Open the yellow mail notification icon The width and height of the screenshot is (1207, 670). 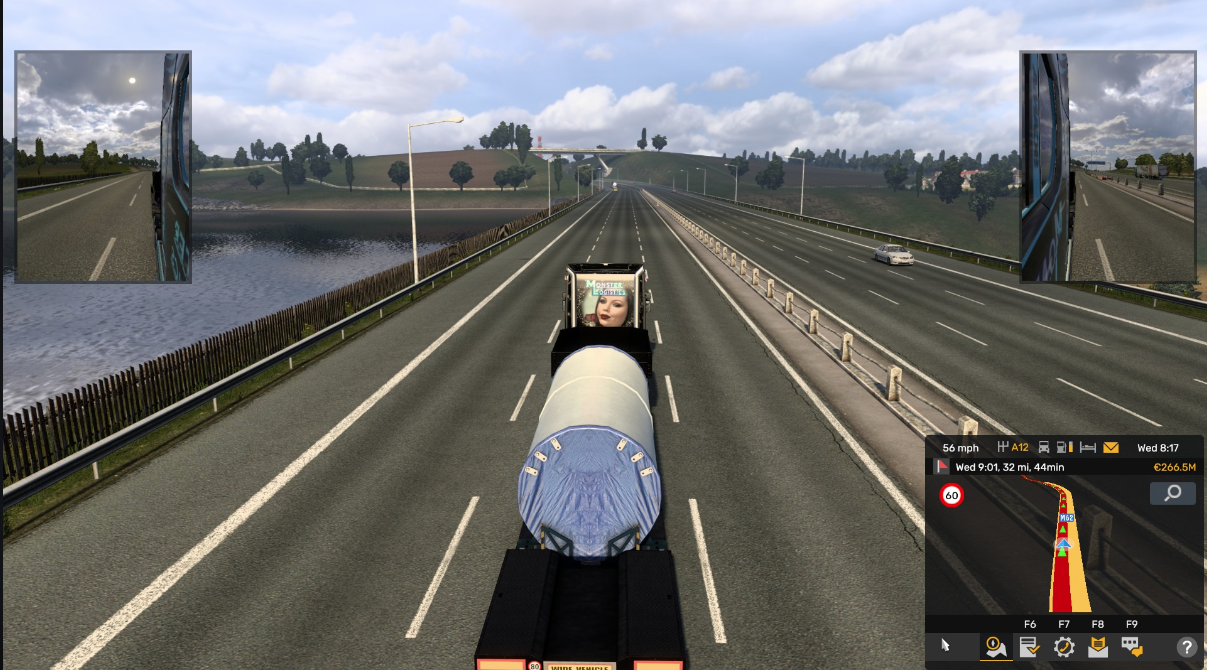click(1111, 448)
